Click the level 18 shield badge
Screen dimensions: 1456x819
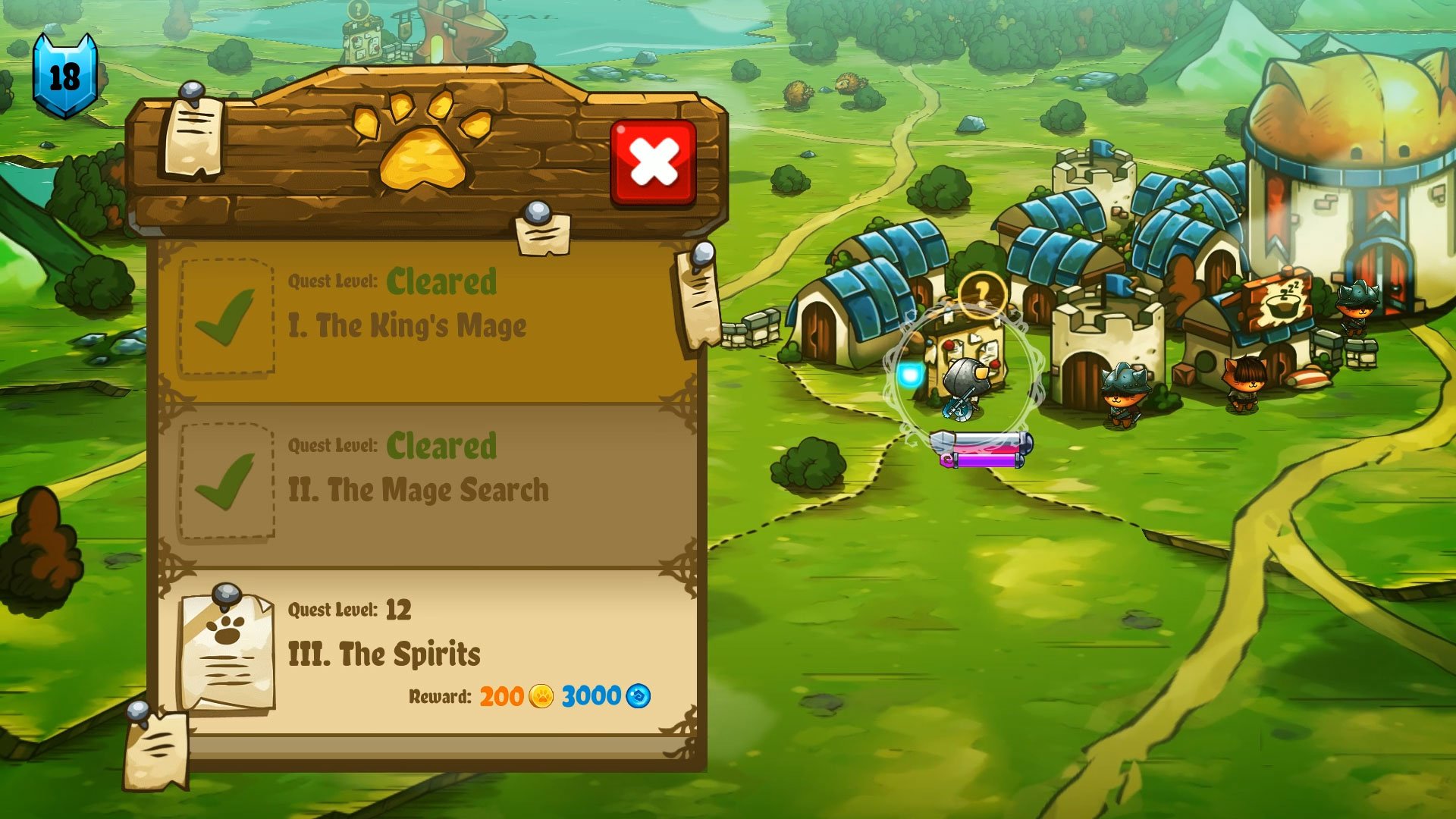(67, 72)
